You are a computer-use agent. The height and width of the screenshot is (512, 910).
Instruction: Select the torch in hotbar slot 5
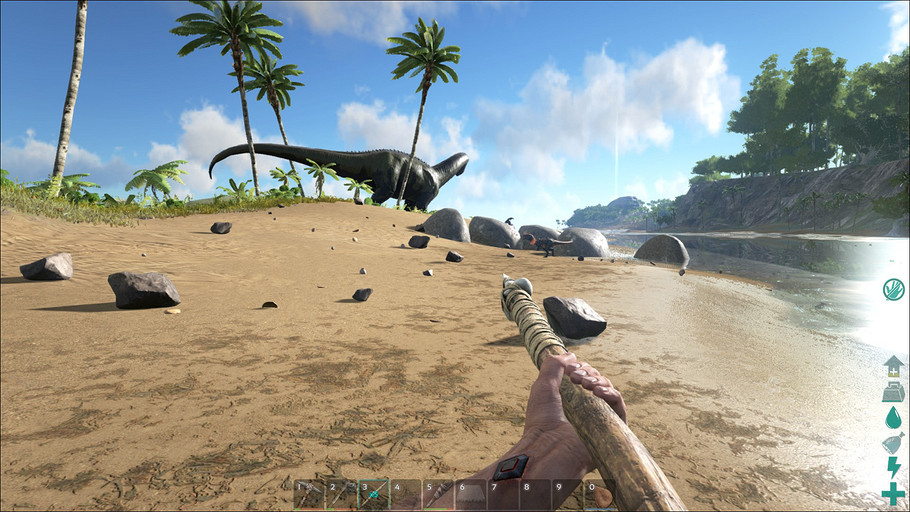click(x=438, y=495)
